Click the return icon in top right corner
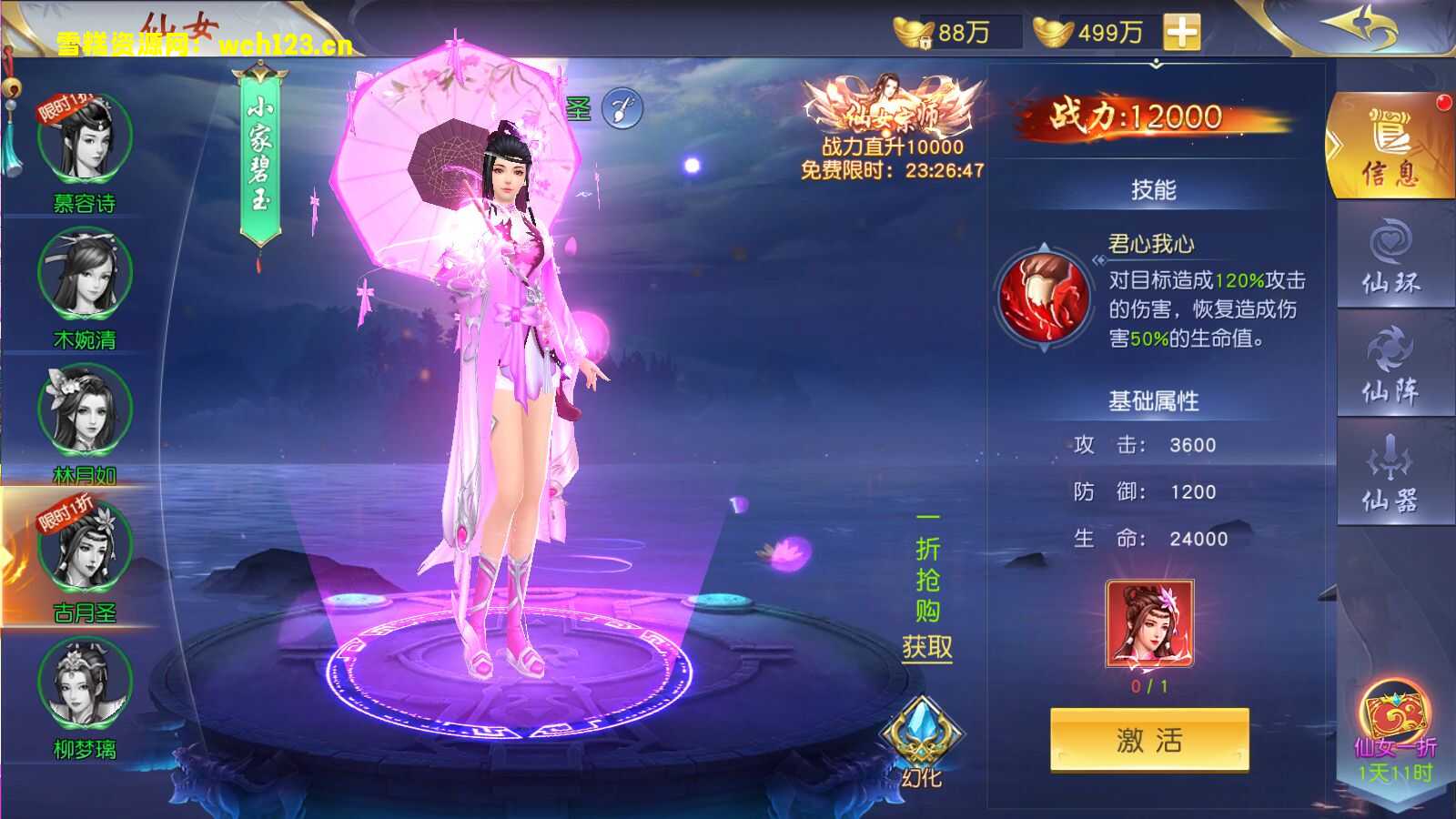The height and width of the screenshot is (819, 1456). coord(1359,25)
